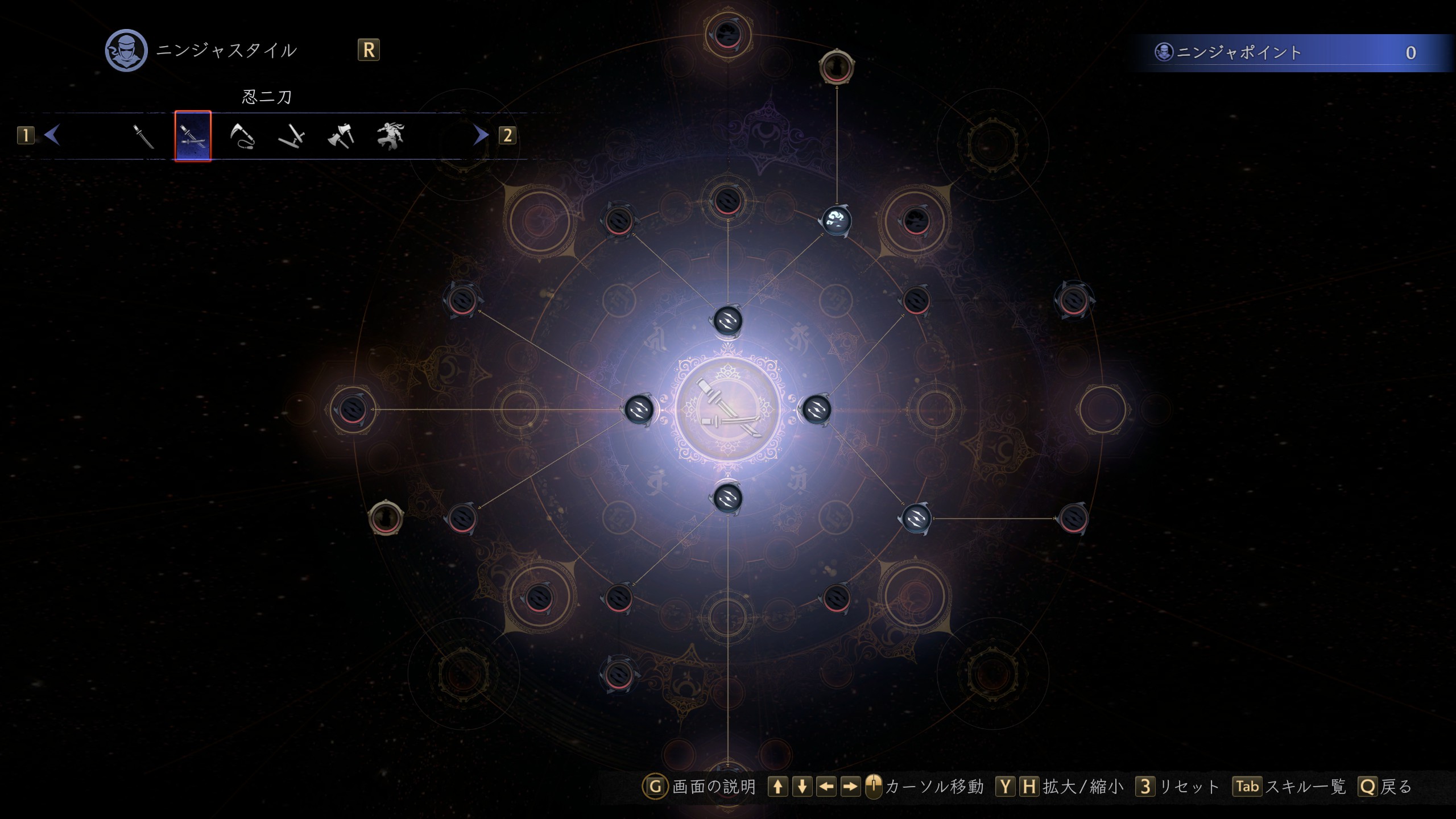
Task: Choose the lit skill node directly below the center emblem
Action: coord(727,499)
